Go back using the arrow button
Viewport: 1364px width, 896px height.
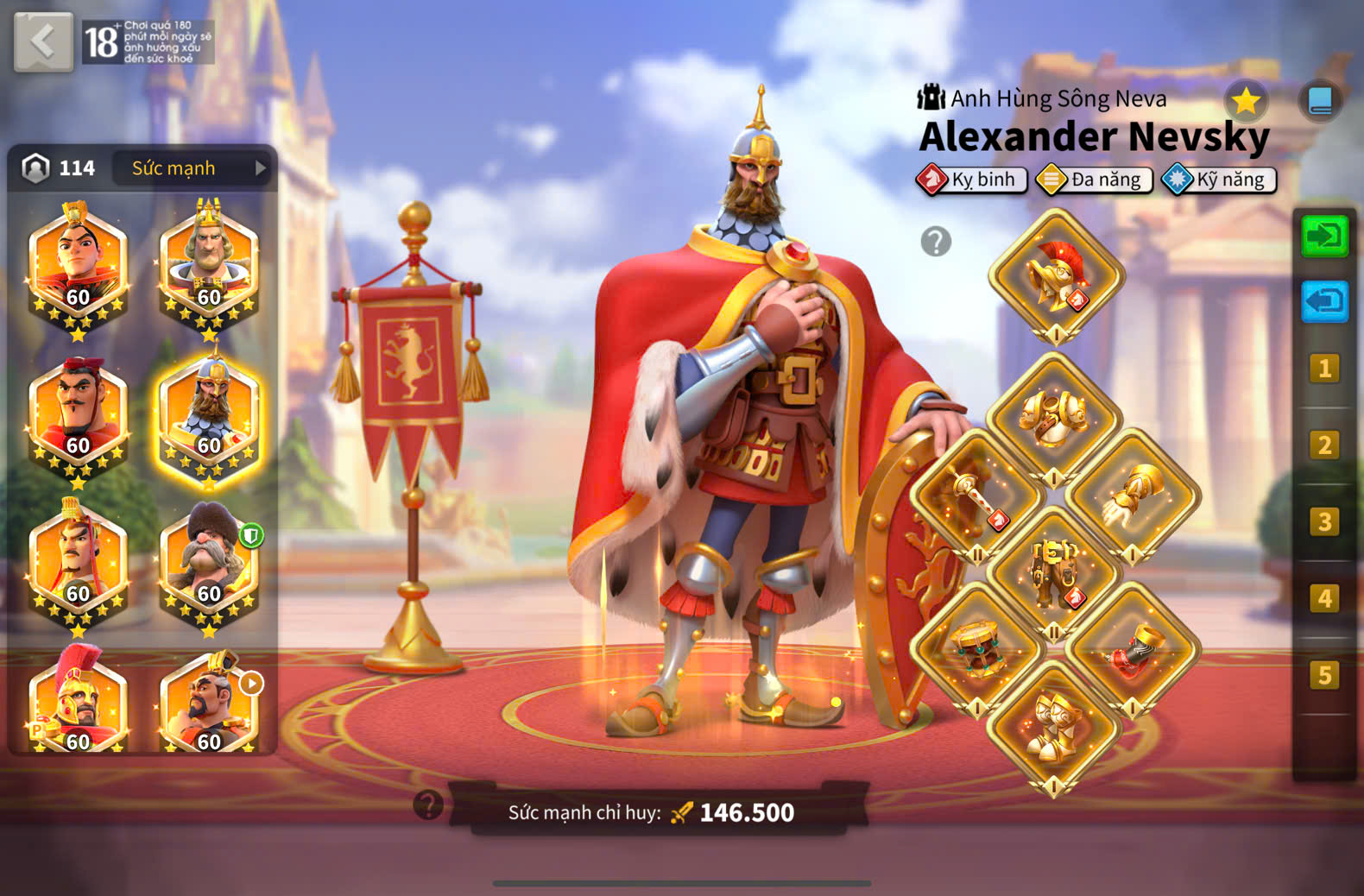tap(43, 41)
